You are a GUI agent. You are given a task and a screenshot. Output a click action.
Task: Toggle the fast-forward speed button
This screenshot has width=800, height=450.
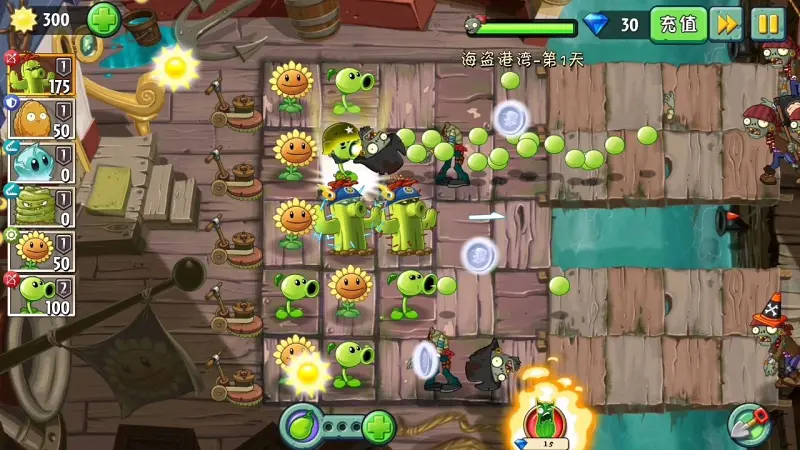(726, 24)
